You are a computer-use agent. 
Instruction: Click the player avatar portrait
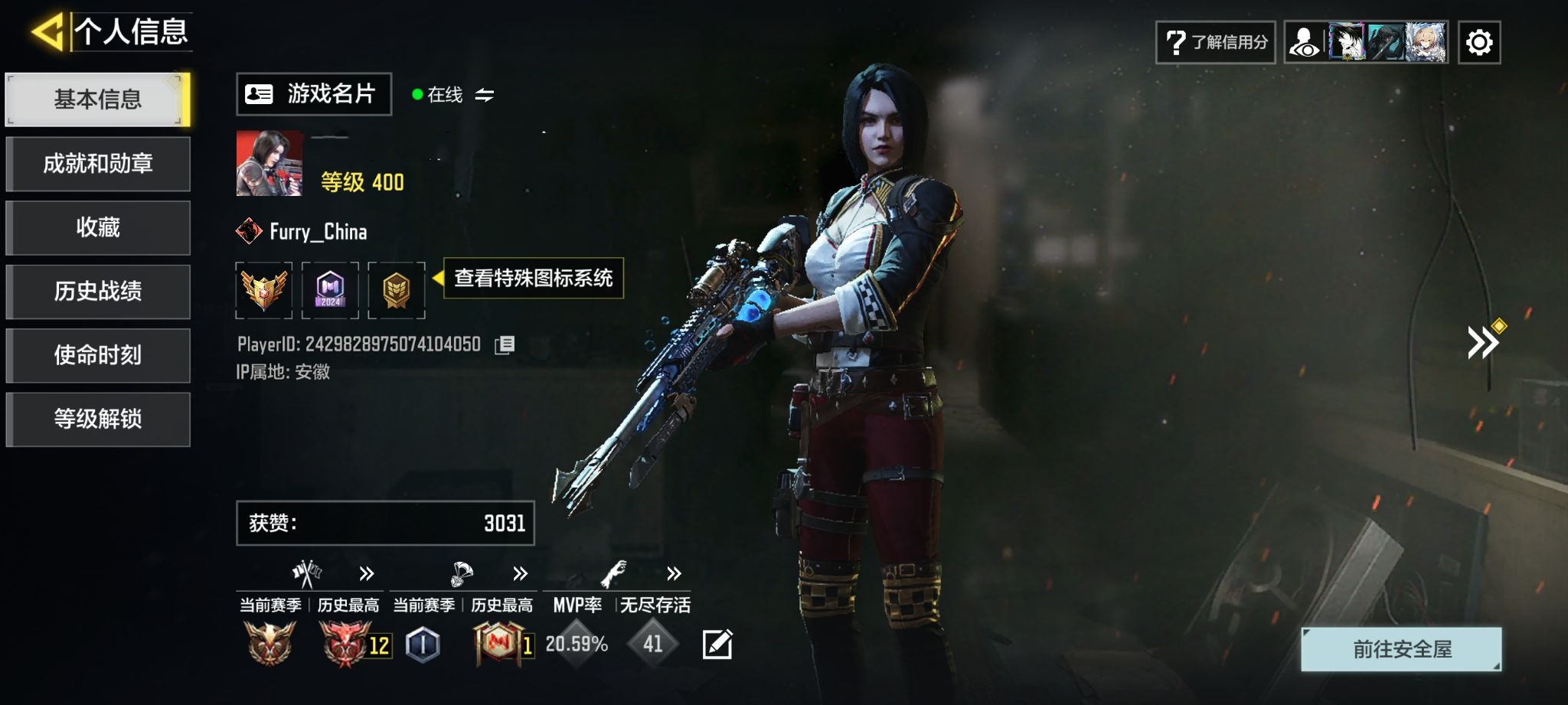[269, 163]
